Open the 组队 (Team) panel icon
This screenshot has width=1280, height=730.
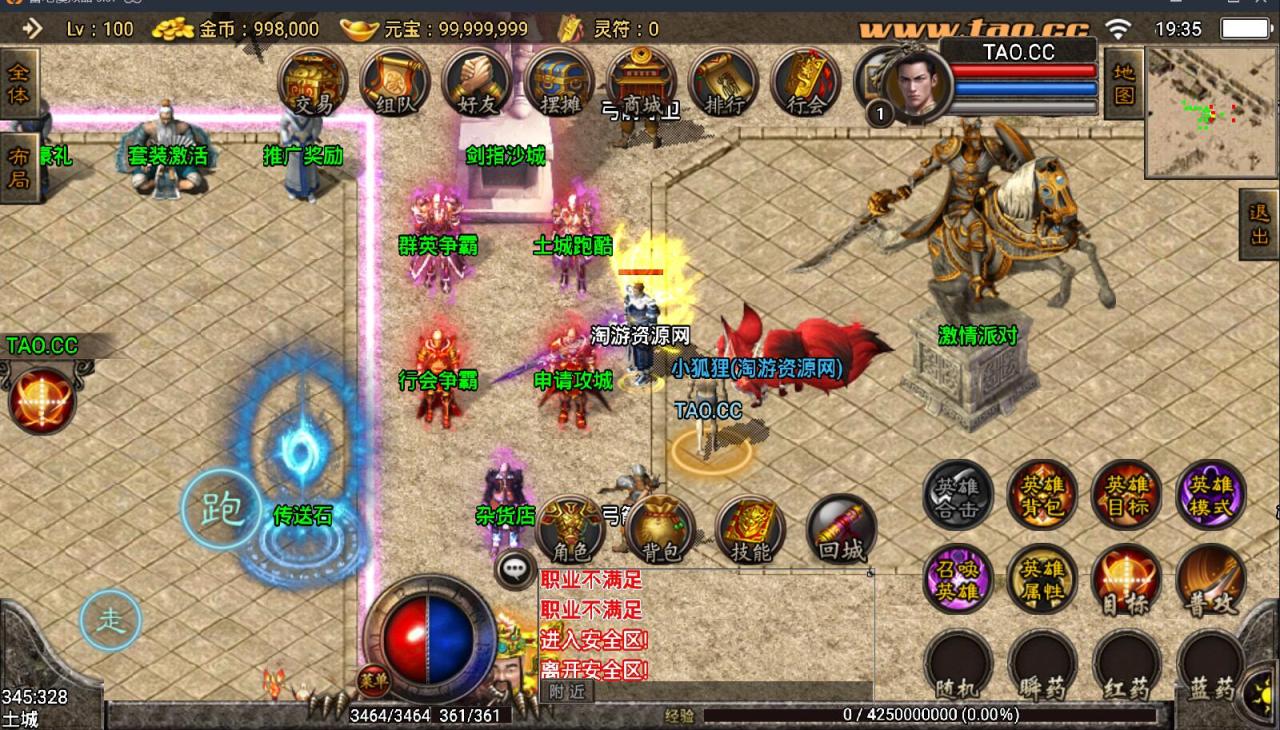(x=394, y=85)
